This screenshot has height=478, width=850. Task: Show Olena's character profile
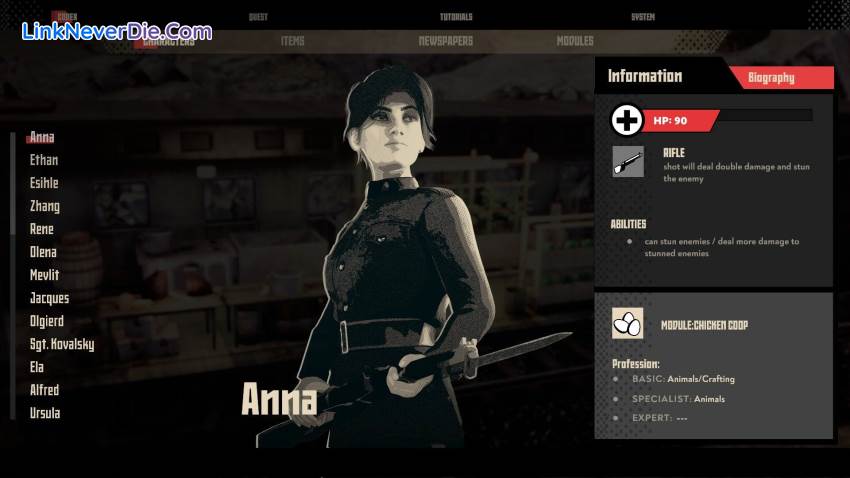tap(43, 252)
